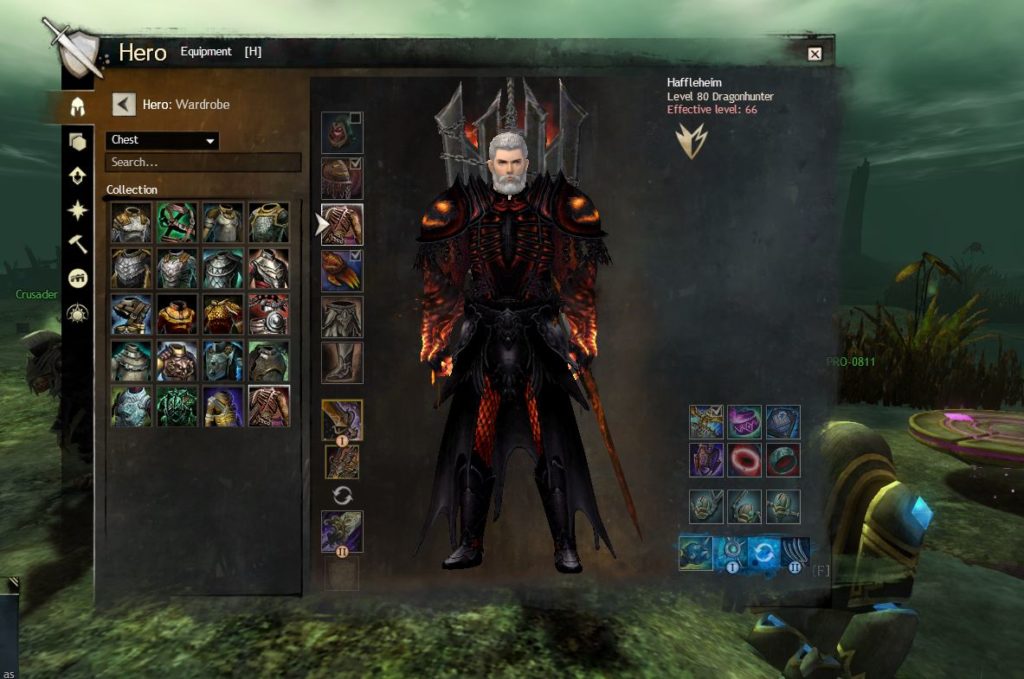Open the helmet Equipment tab in sidebar
Viewport: 1024px width, 679px height.
tap(77, 106)
